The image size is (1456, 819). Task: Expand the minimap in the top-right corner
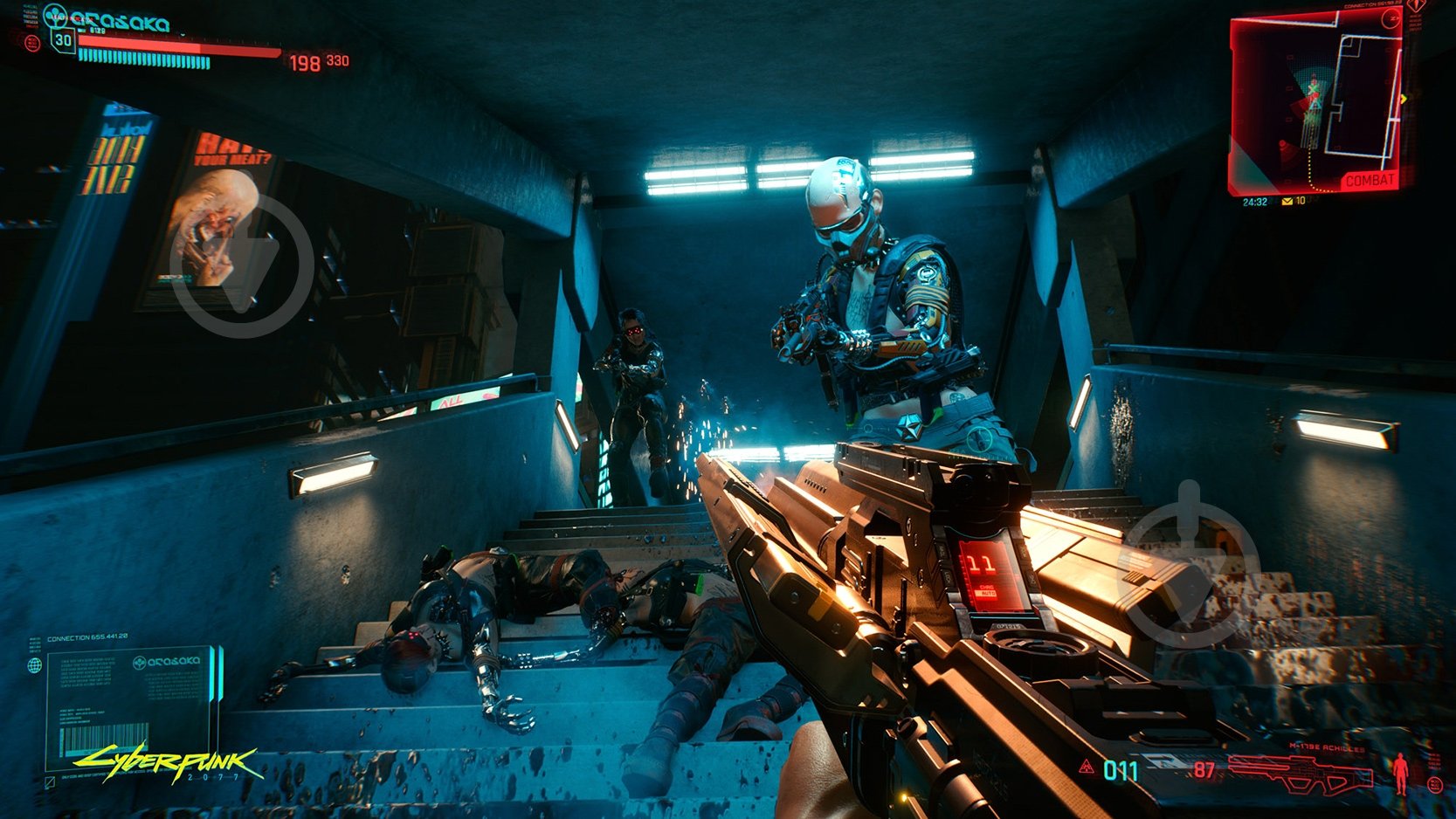coord(1319,96)
